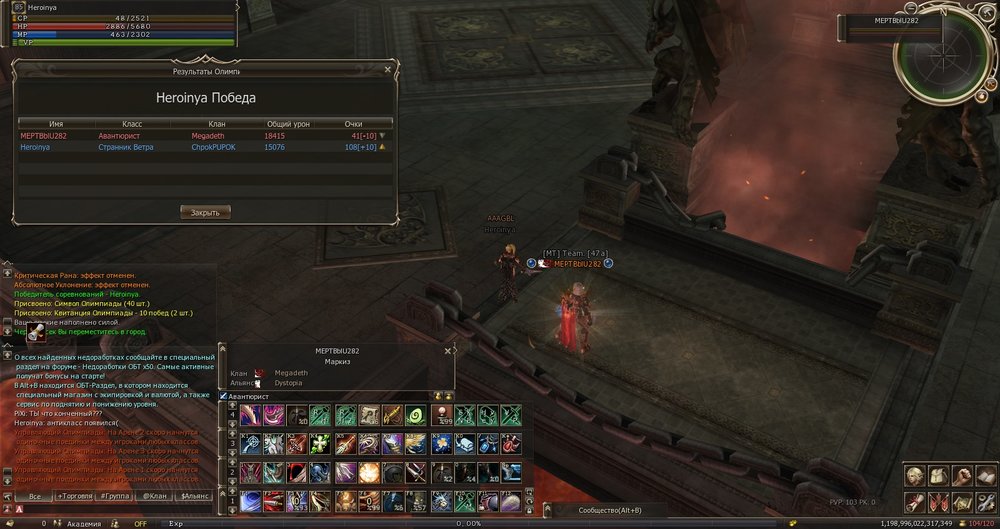This screenshot has height=529, width=1000.
Task: Open the @Клан chat tab
Action: [x=155, y=496]
